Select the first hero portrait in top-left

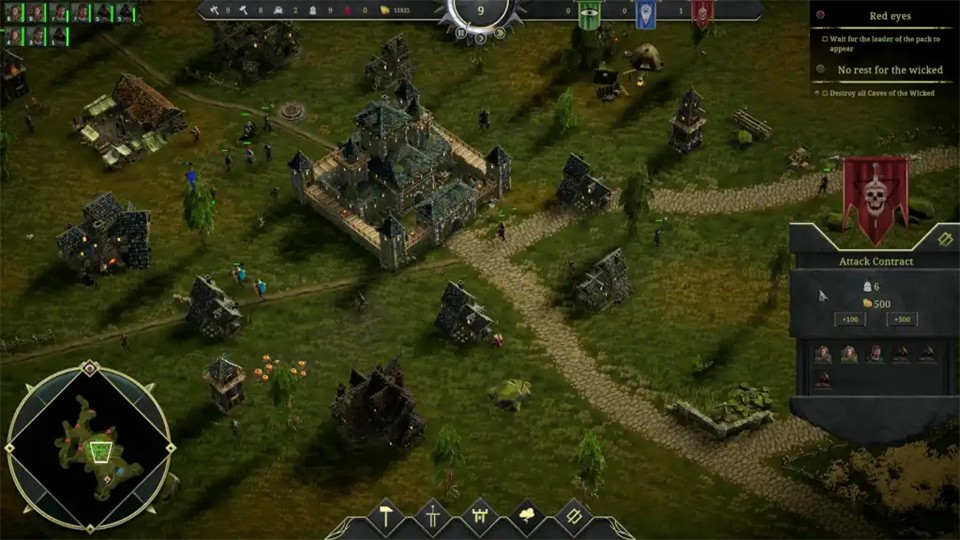[x=14, y=13]
